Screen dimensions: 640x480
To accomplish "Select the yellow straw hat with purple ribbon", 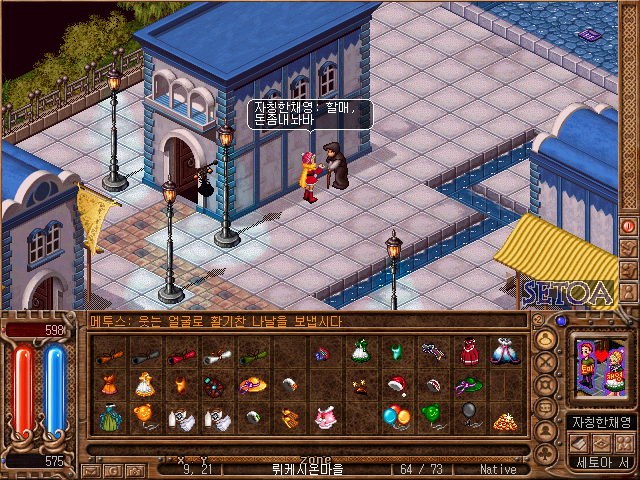I will (x=251, y=385).
